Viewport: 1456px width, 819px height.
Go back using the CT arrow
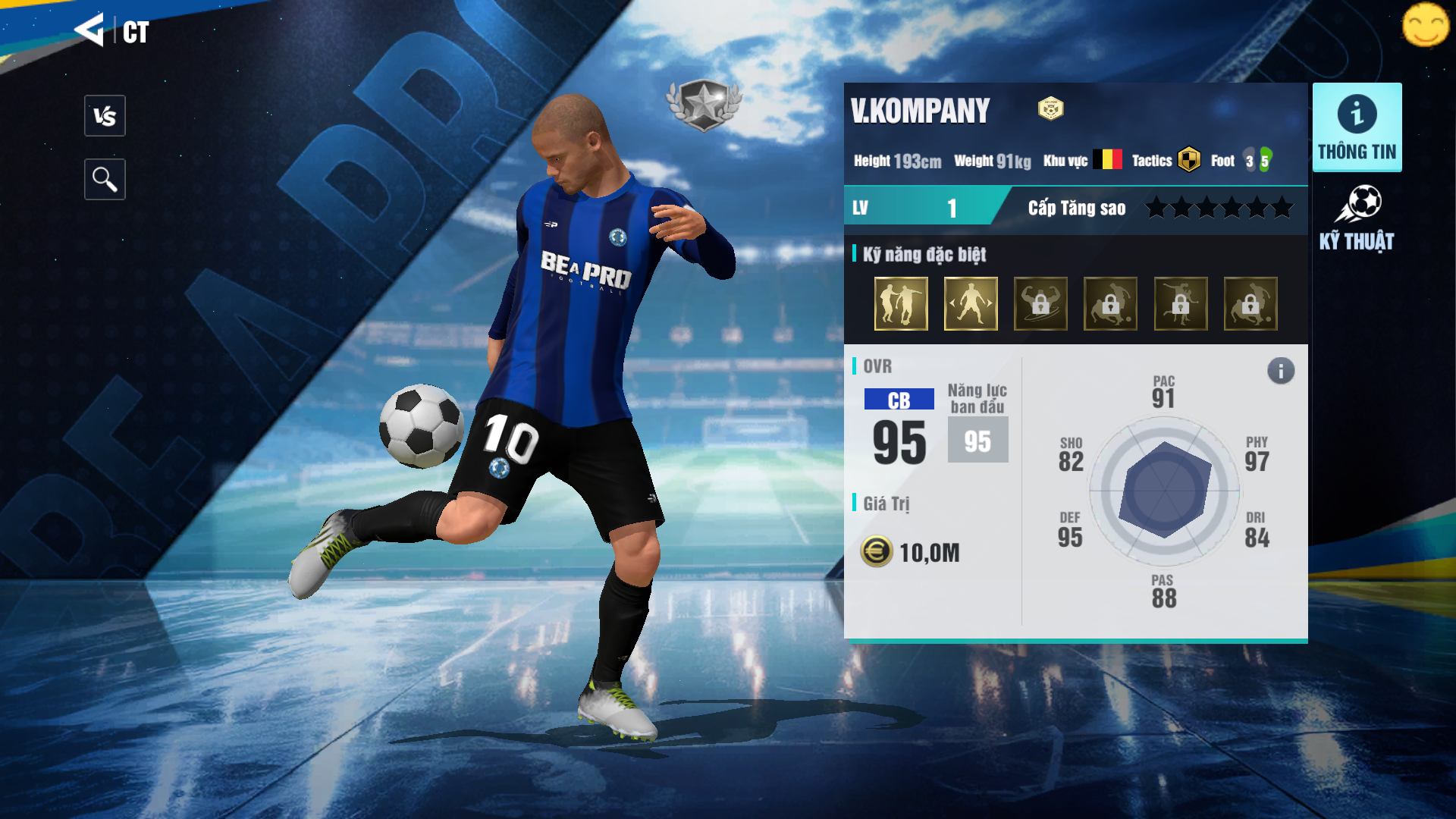pos(90,30)
